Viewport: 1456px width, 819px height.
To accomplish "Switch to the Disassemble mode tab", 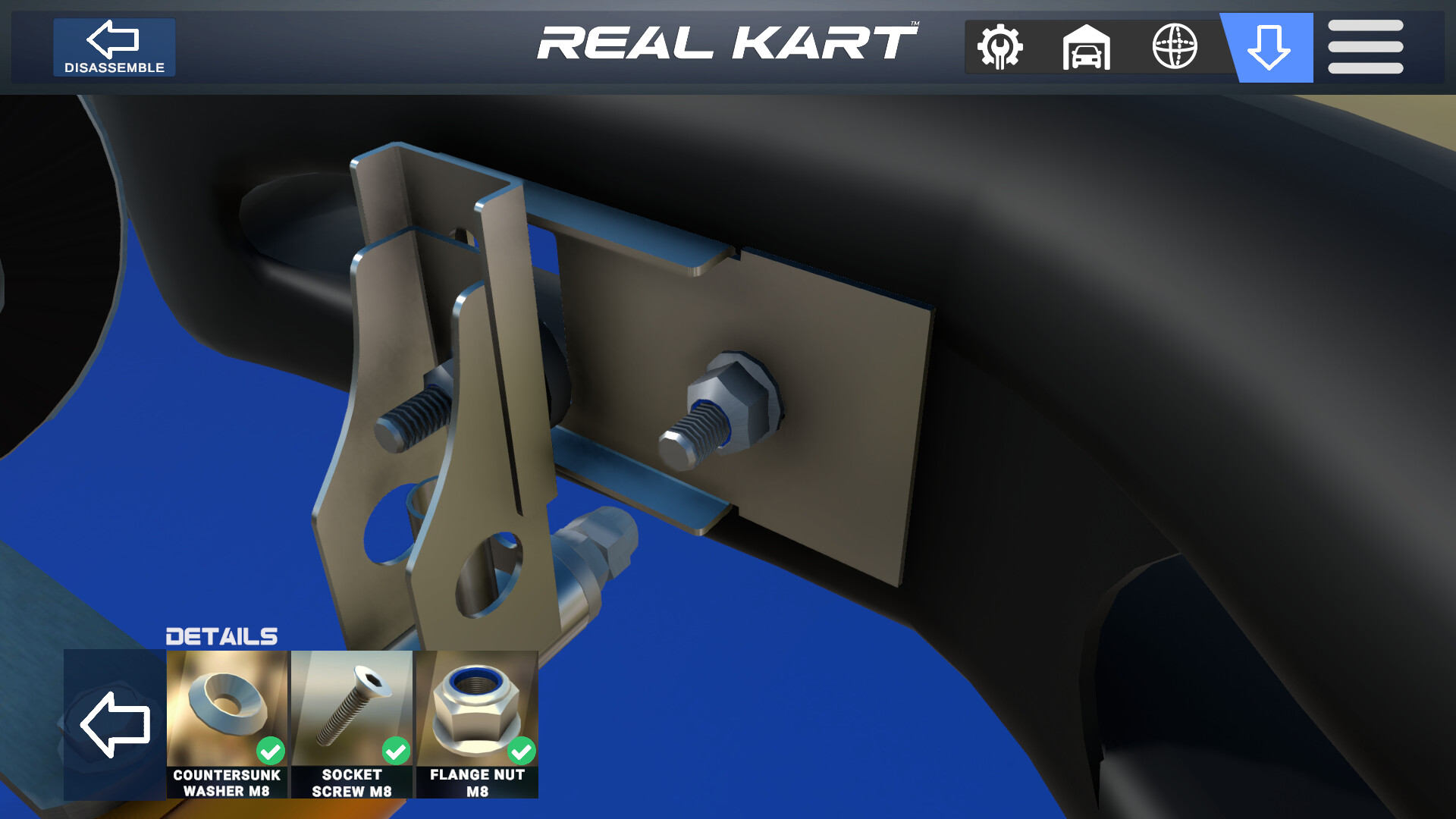I will 114,47.
